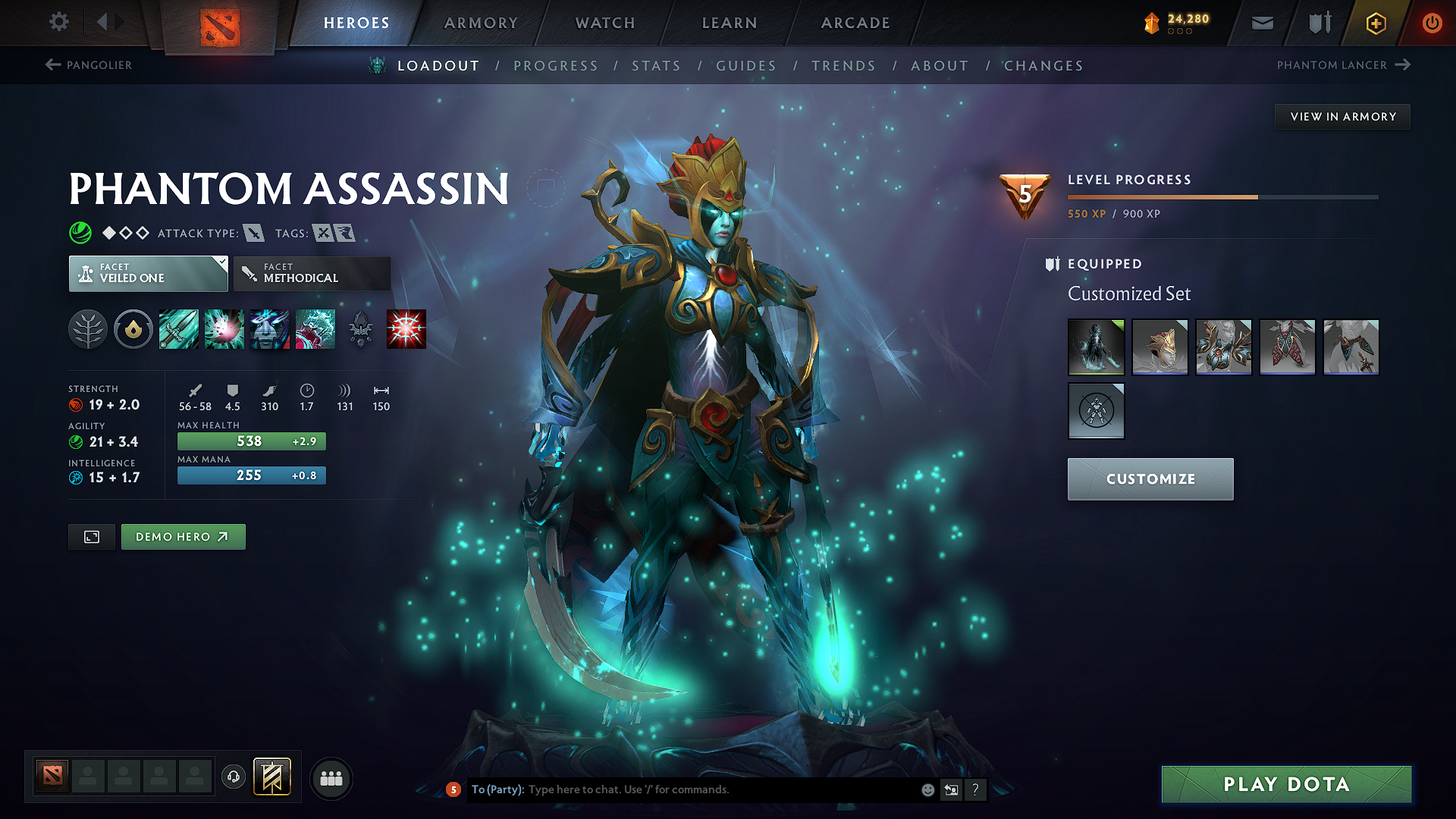
Task: Toggle the hero portrait expand view icon
Action: [x=91, y=536]
